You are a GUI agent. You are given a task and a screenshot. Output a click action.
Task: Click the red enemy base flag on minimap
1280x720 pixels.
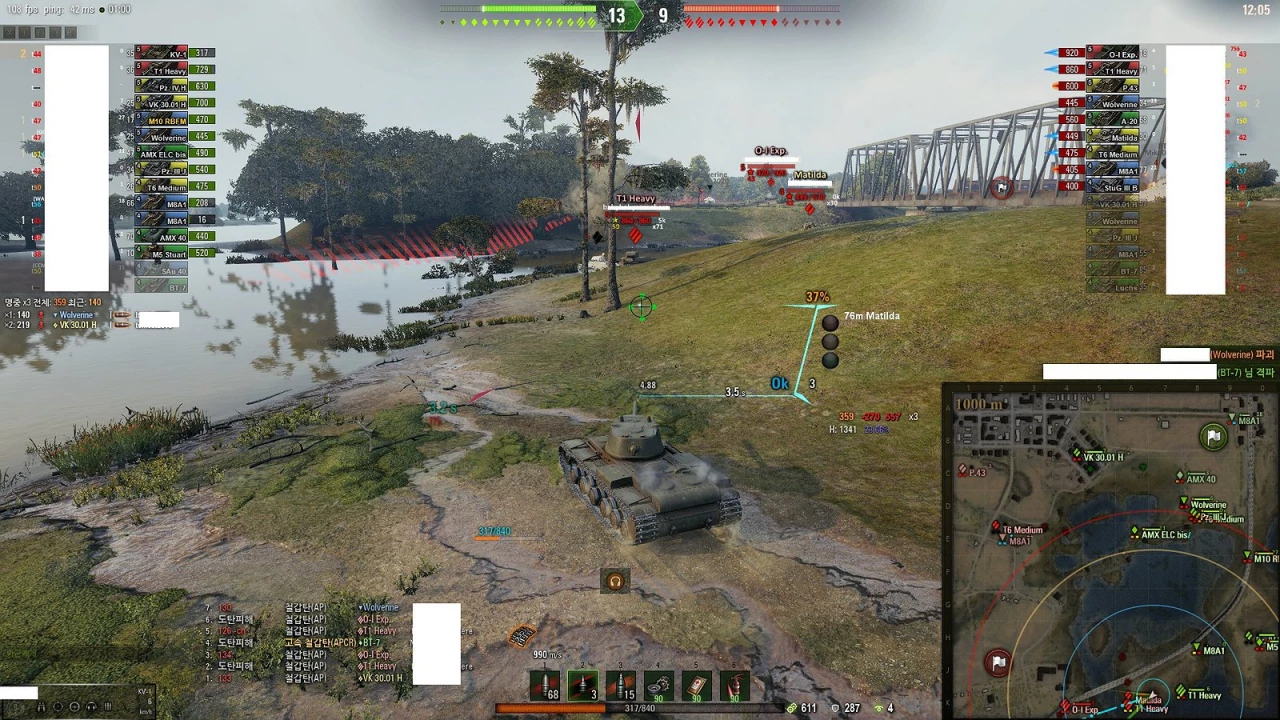(x=998, y=662)
